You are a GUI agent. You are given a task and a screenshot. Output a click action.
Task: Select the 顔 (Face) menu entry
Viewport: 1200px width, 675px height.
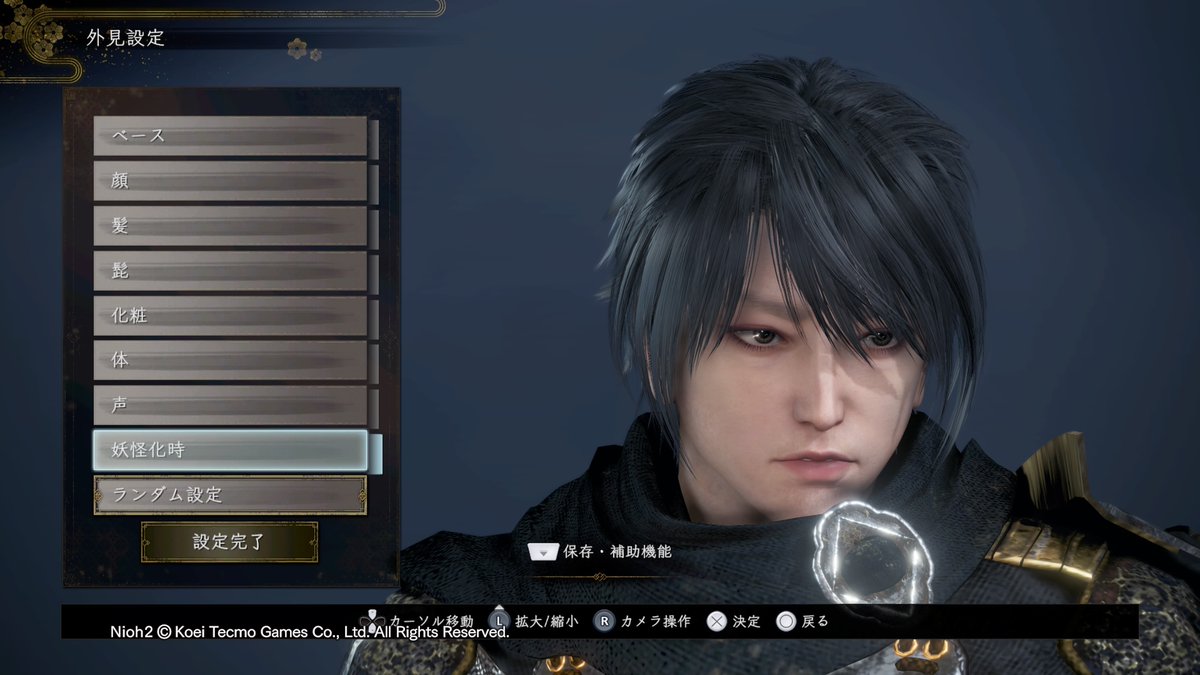coord(231,181)
